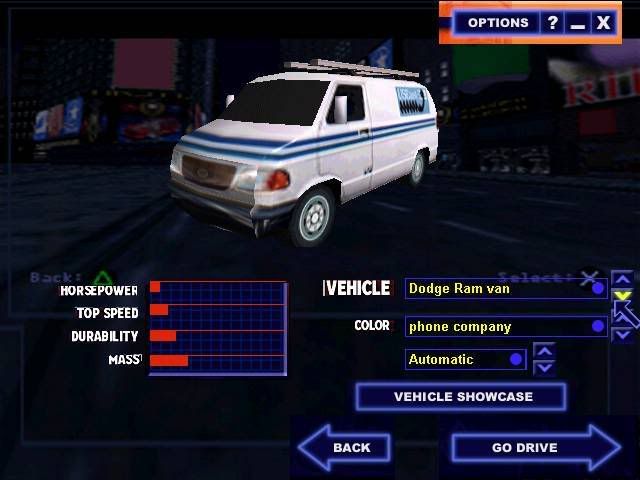Go back to the previous screen
Image resolution: width=640 pixels, height=480 pixels.
[x=345, y=447]
